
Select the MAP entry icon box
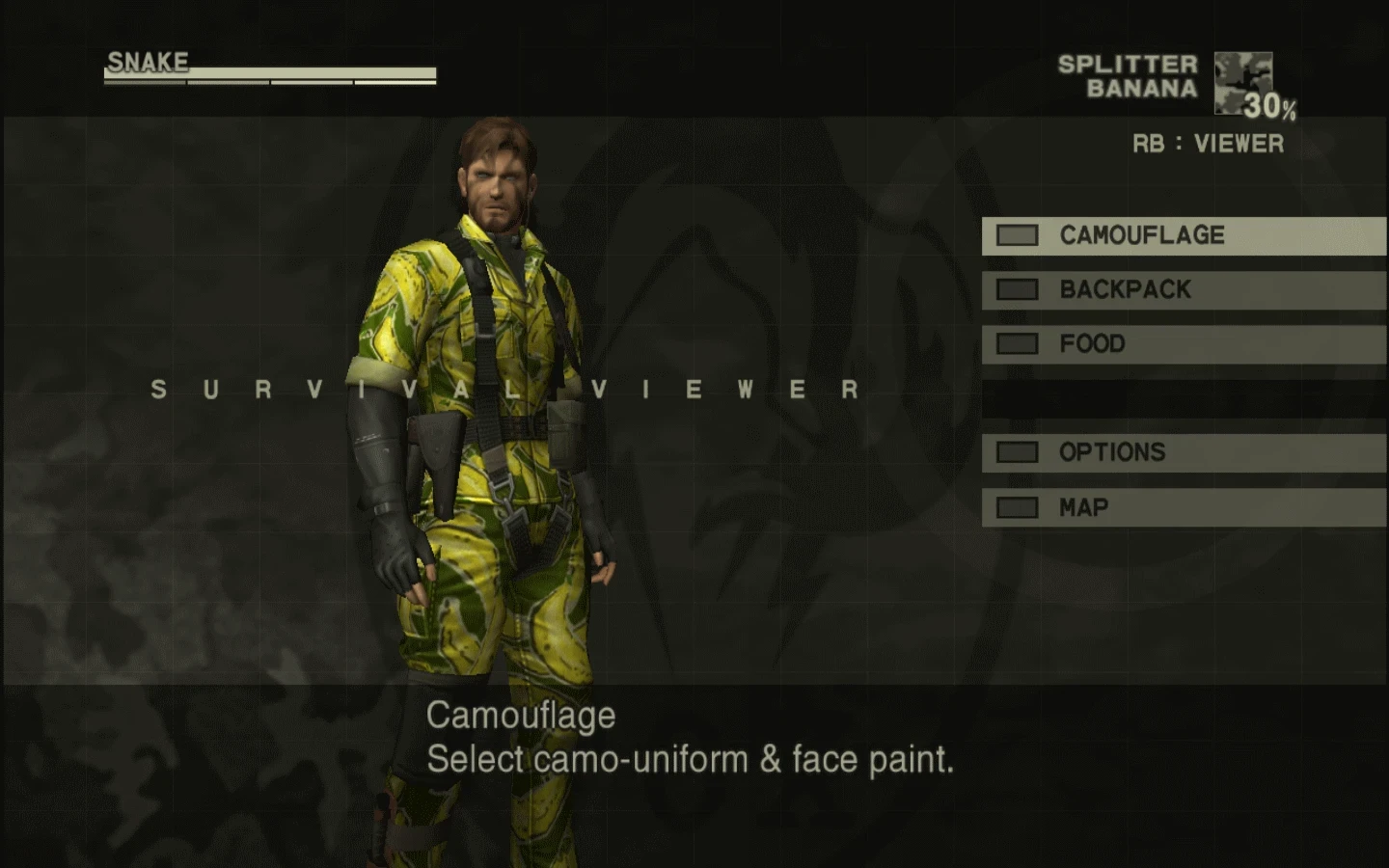pos(1016,506)
